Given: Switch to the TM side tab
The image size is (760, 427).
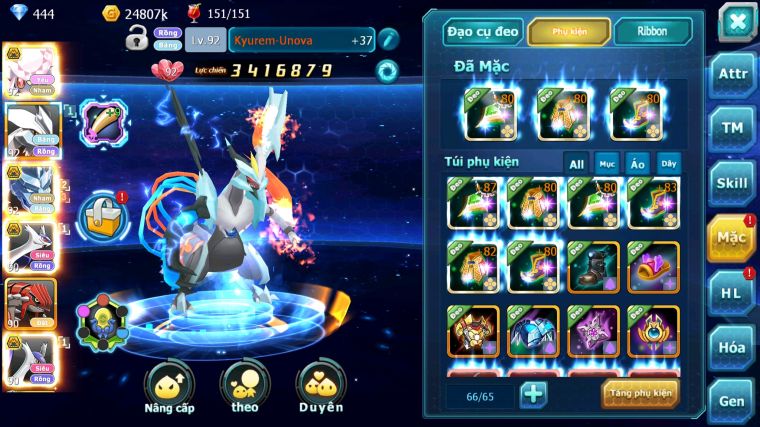Looking at the screenshot, I should [732, 128].
